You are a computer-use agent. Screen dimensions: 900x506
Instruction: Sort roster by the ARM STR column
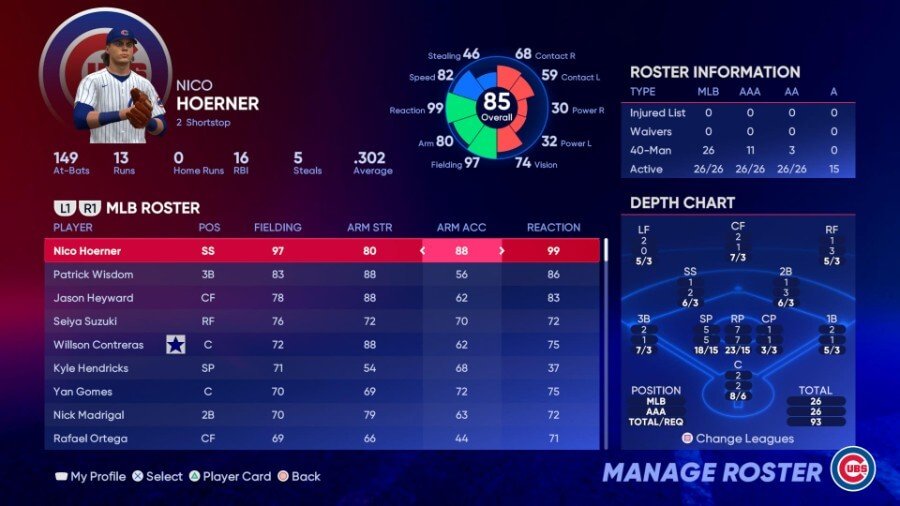click(x=369, y=228)
